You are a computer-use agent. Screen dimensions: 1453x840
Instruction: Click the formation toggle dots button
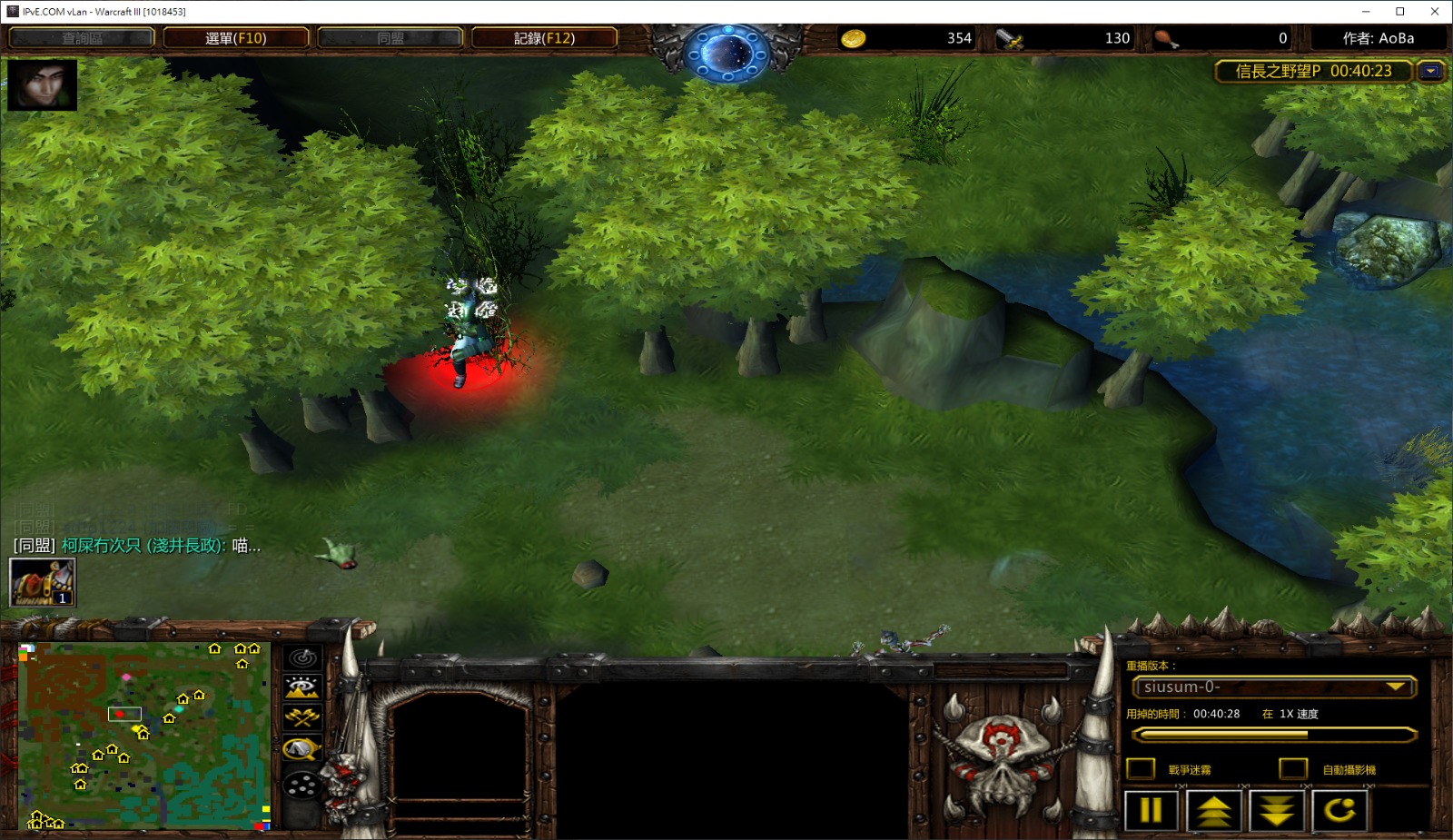[x=302, y=785]
